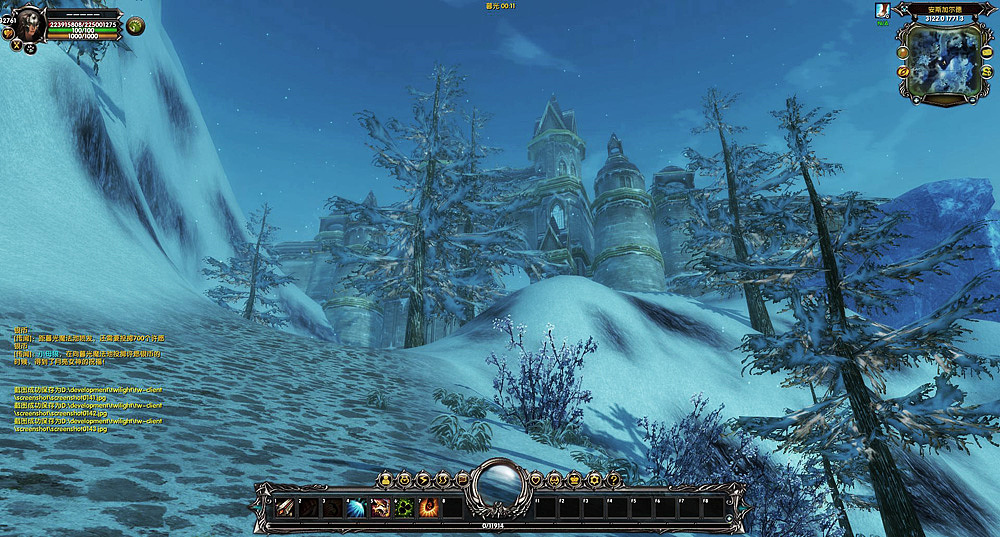
Task: Activate the sword strike skill in slot 1
Action: coord(285,508)
